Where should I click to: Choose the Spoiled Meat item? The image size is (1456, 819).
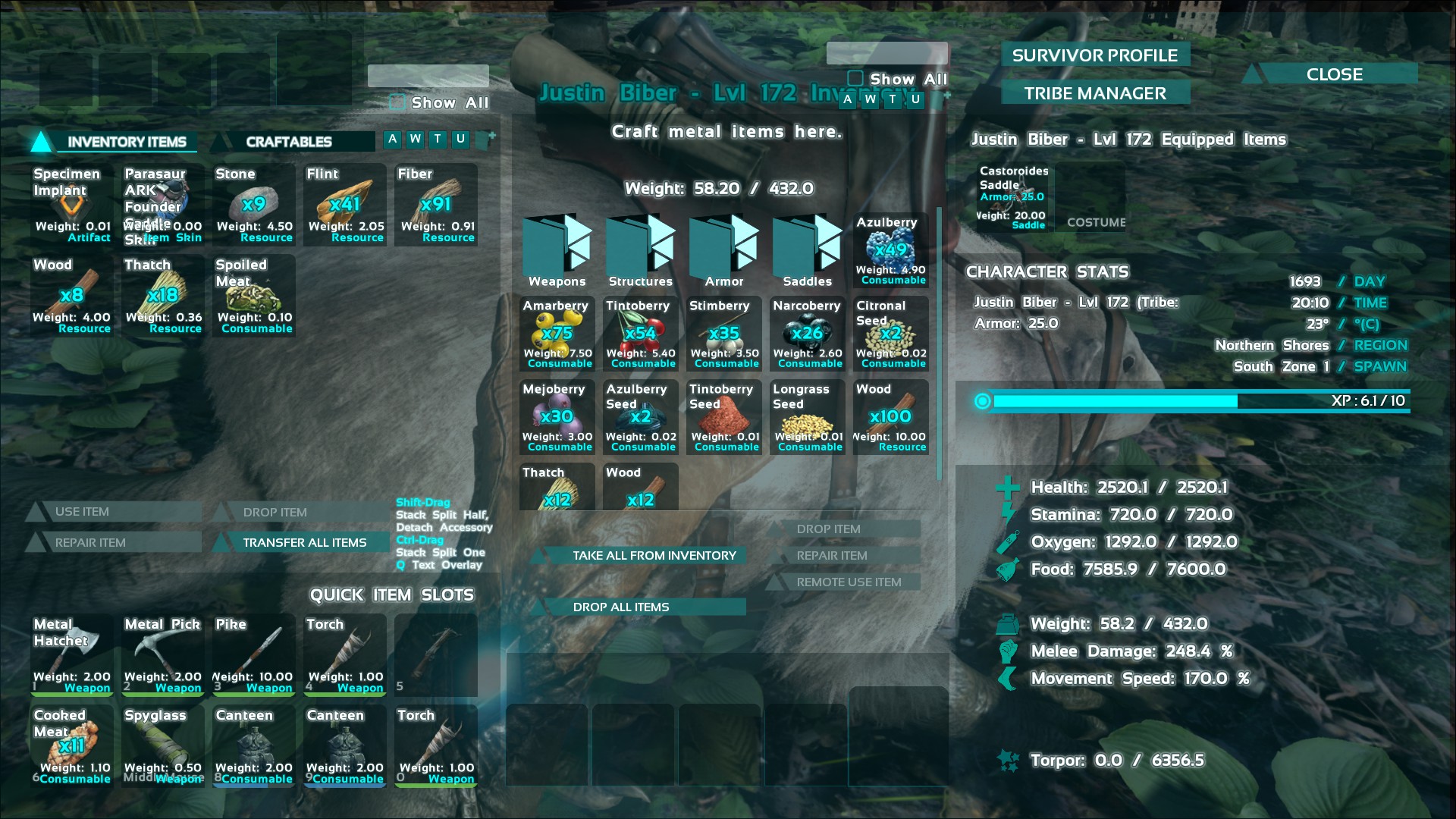tap(254, 296)
